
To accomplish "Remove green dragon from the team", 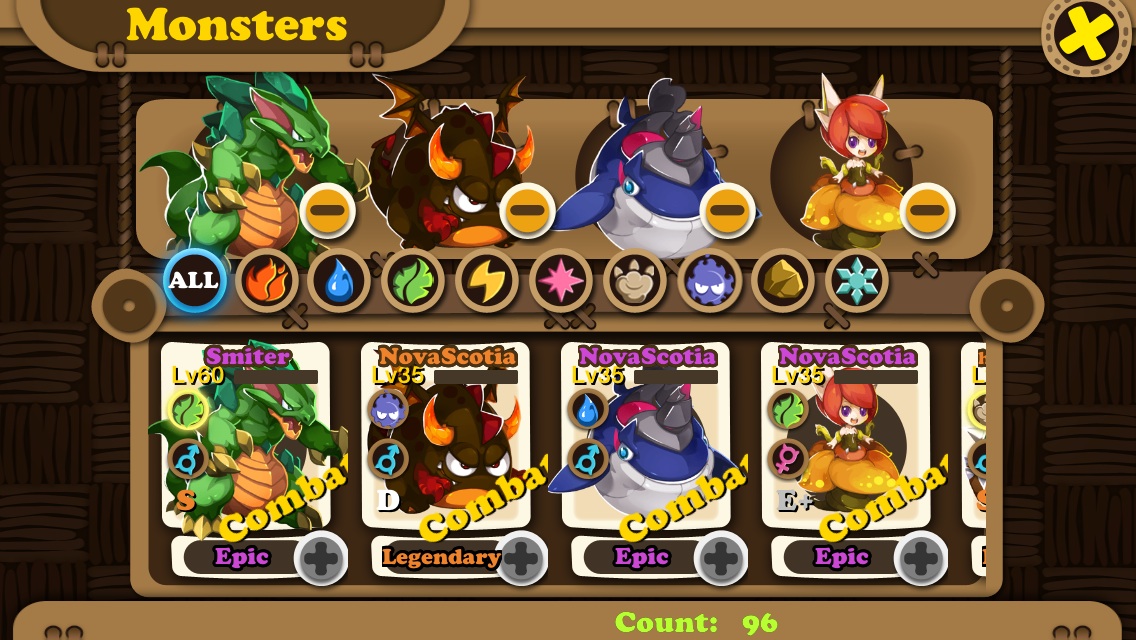I will pos(327,210).
